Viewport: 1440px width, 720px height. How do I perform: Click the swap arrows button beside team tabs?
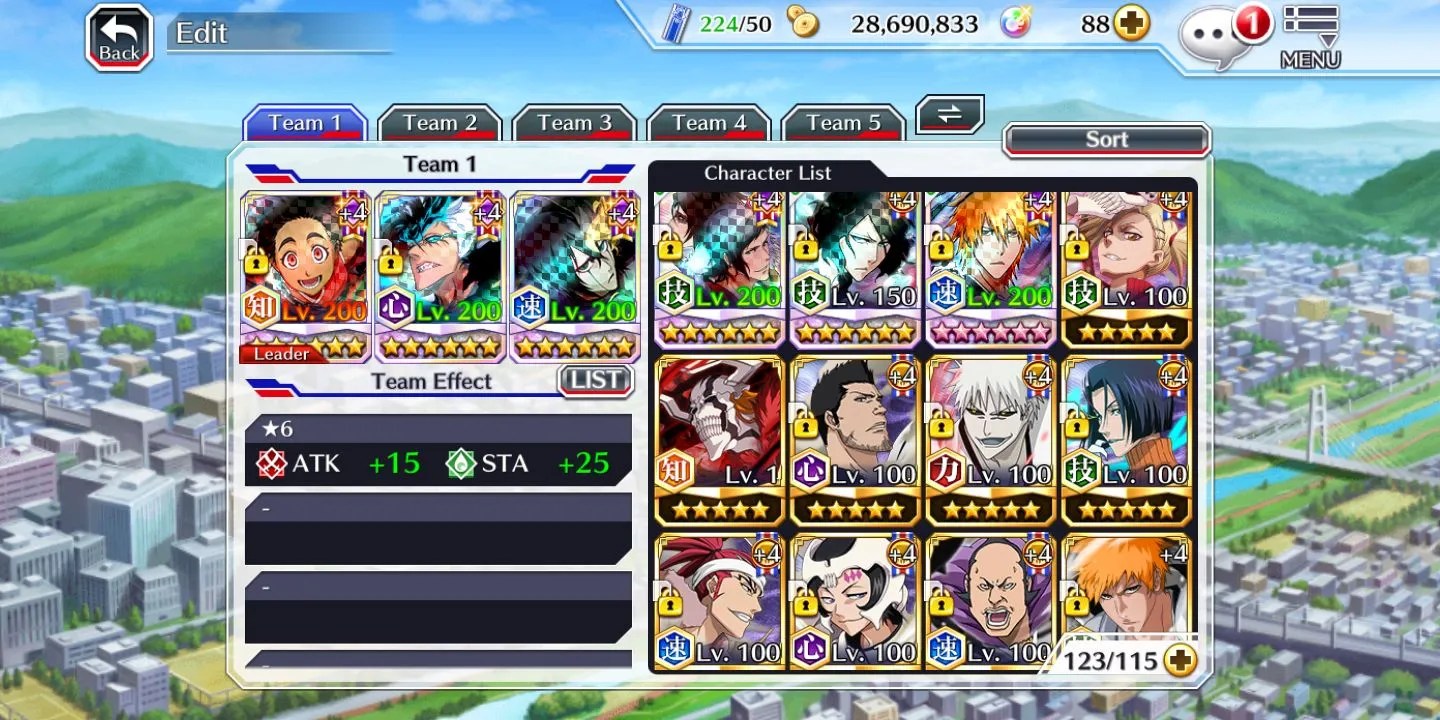tap(950, 115)
